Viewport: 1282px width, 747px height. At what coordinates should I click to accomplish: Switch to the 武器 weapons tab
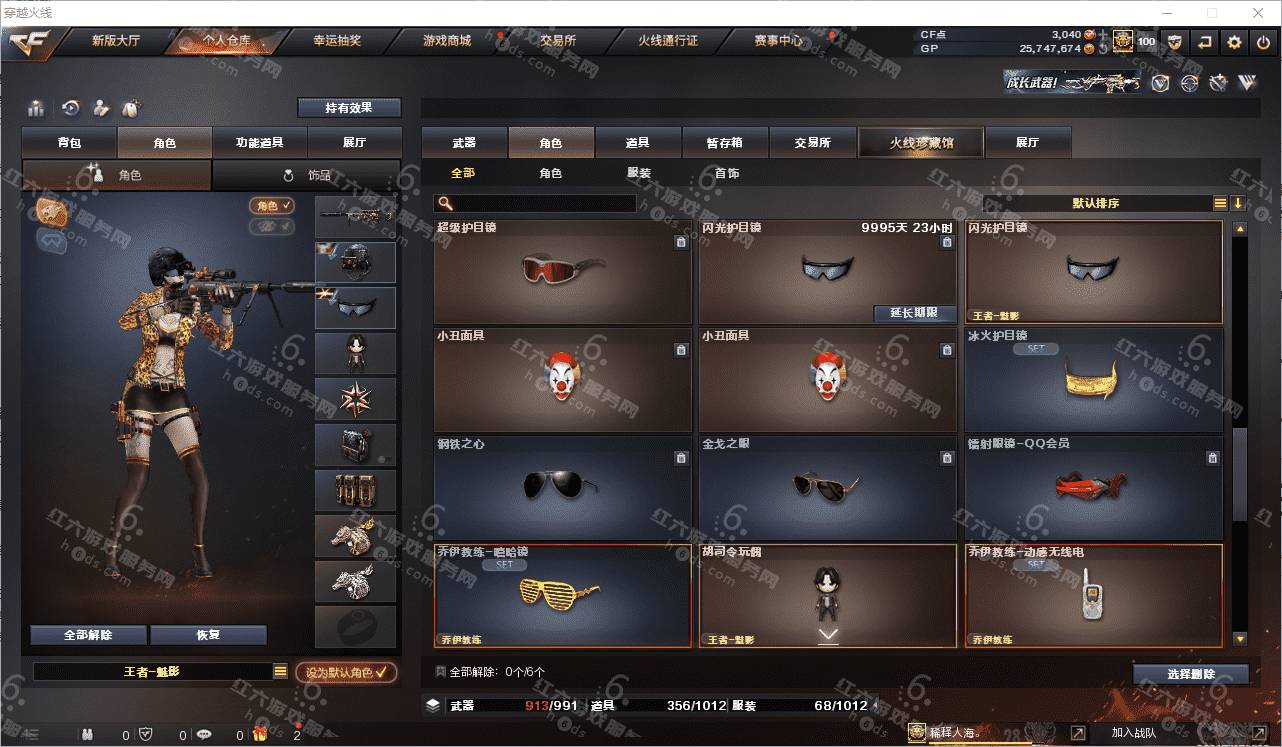pyautogui.click(x=464, y=143)
